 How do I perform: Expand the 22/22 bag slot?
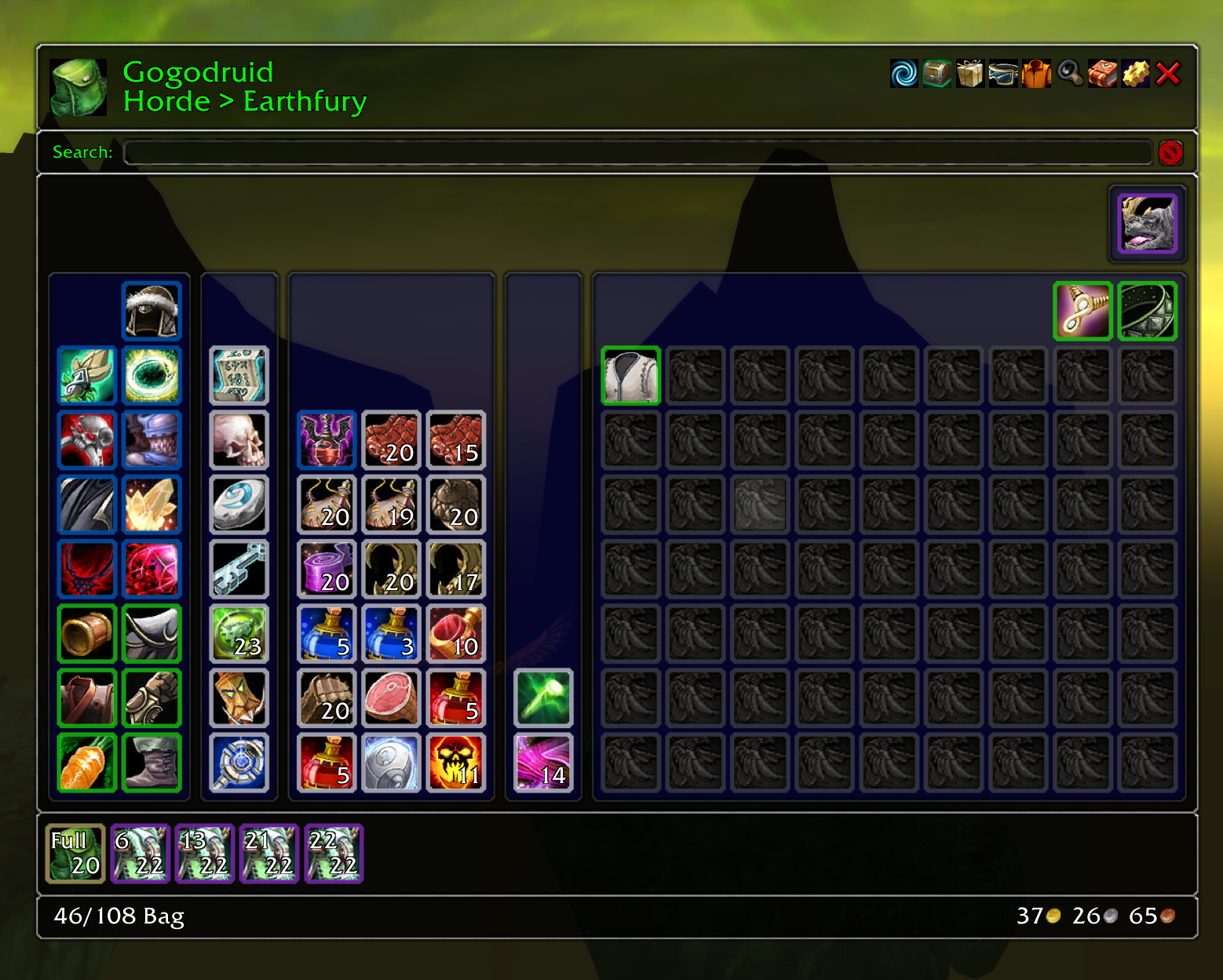(334, 854)
